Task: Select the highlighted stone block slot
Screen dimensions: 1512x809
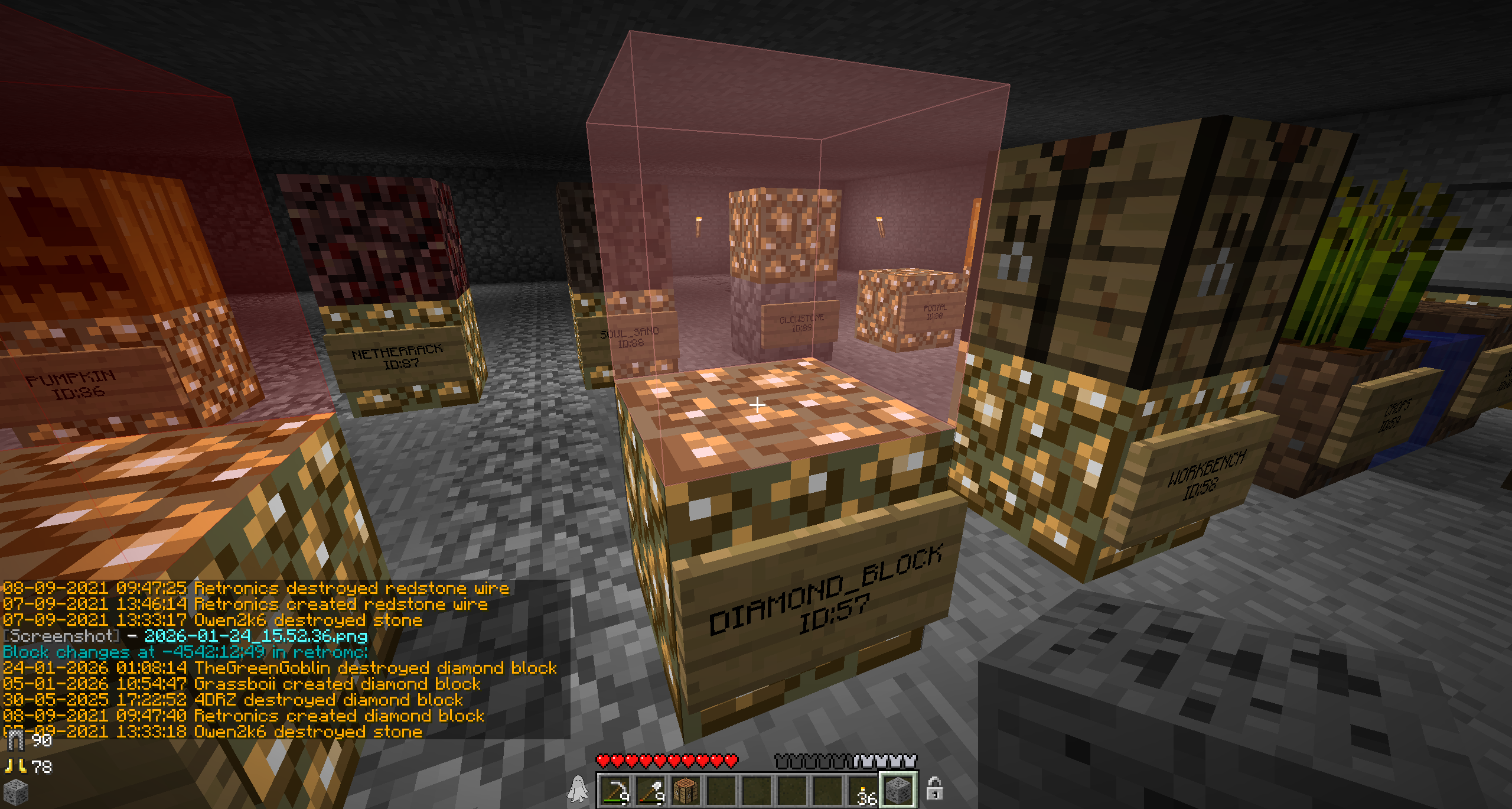Action: tap(899, 789)
